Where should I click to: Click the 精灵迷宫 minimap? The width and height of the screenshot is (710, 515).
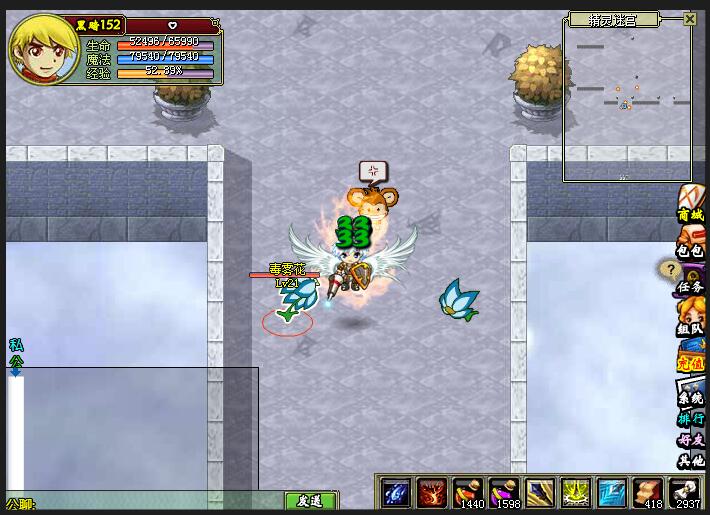pyautogui.click(x=627, y=100)
